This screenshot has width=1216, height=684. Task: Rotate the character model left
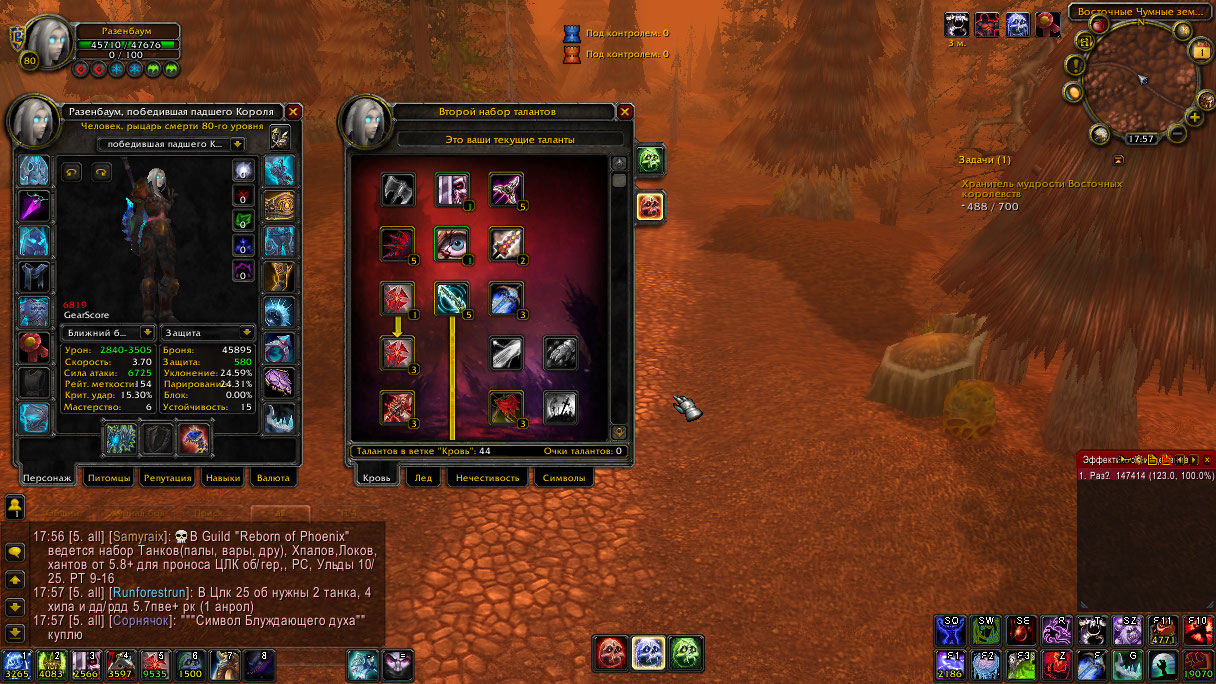pos(71,171)
